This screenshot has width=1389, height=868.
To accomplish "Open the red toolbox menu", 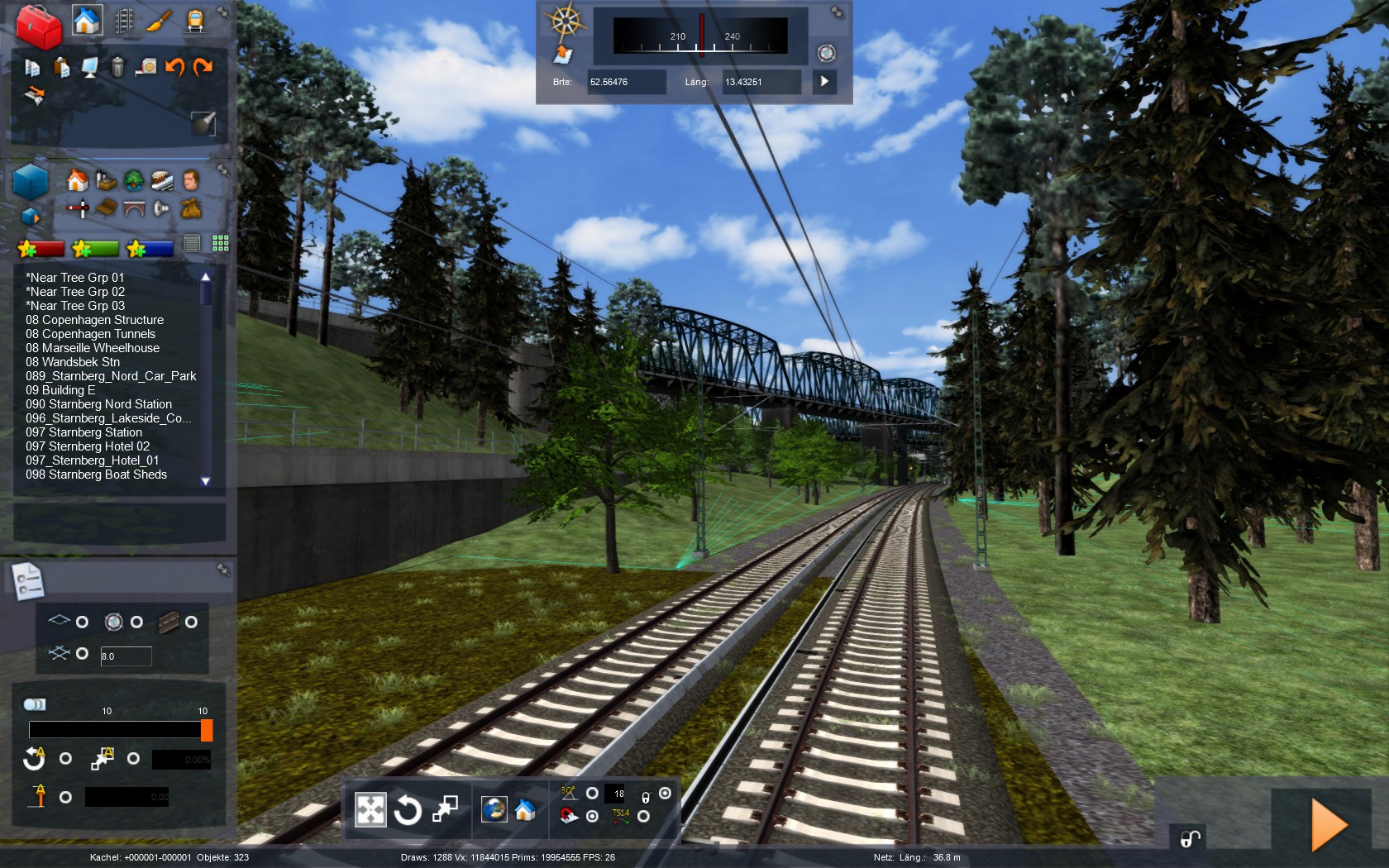I will 39,26.
